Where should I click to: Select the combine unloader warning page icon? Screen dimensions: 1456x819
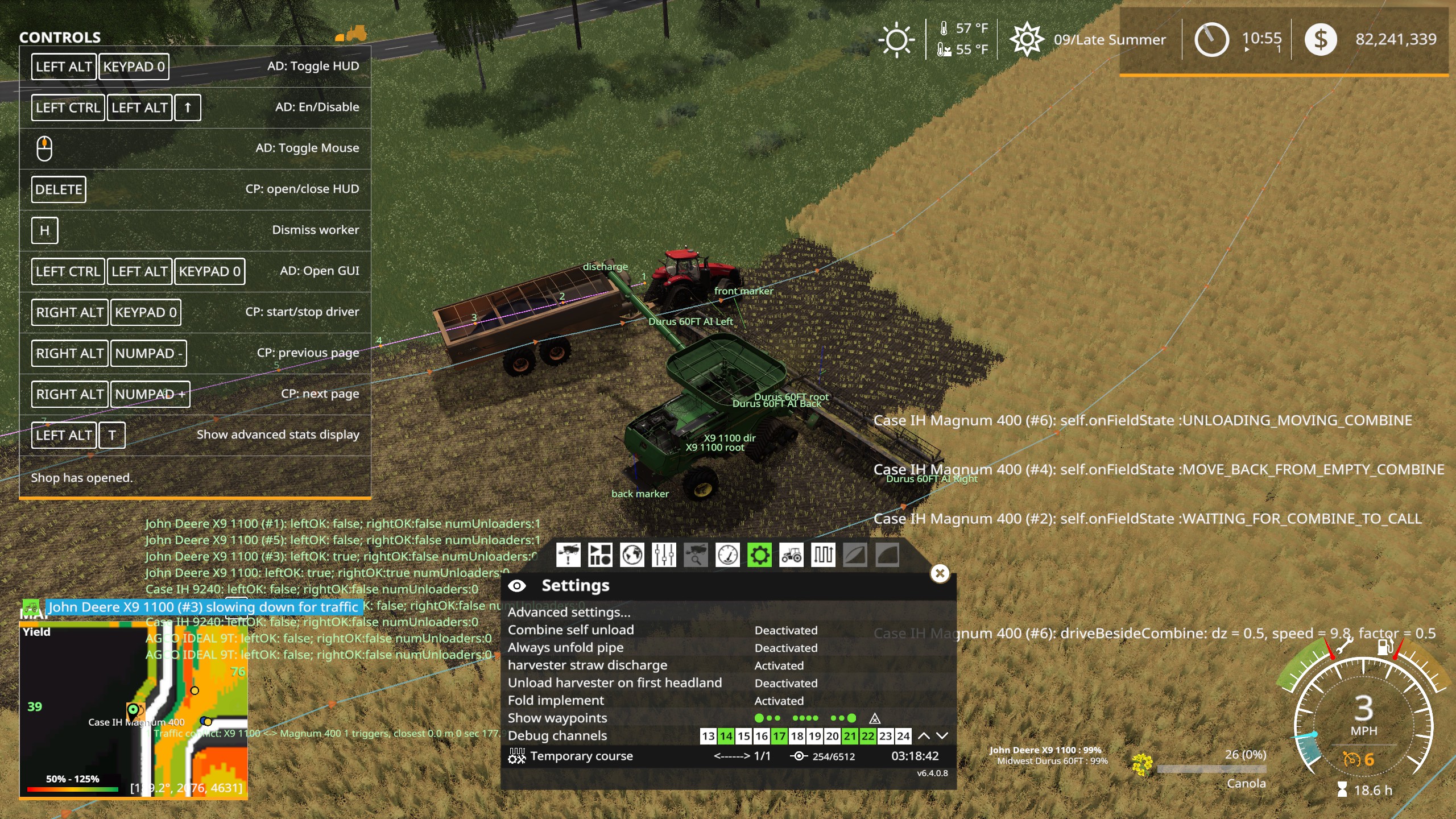[x=568, y=555]
